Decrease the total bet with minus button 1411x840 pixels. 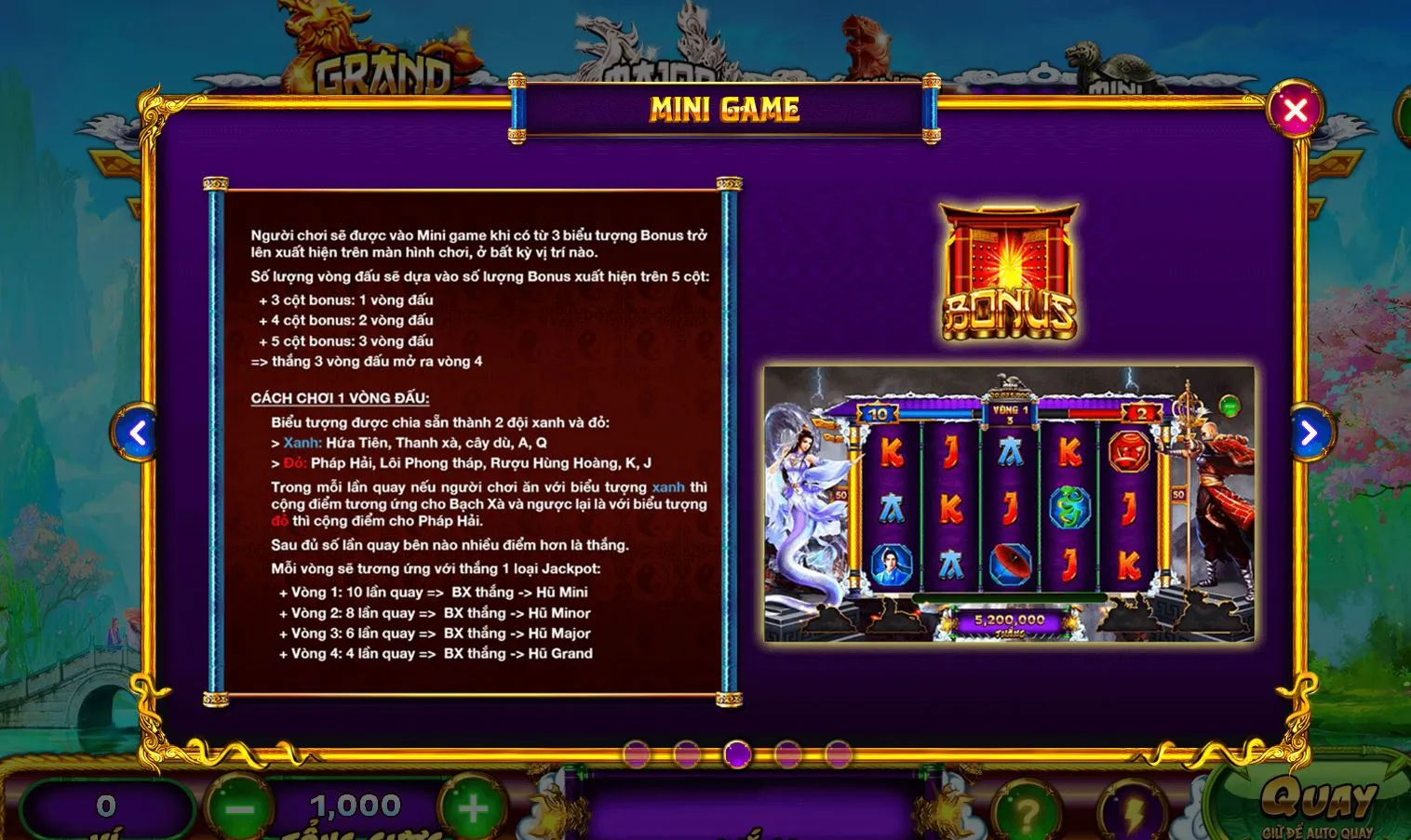click(239, 809)
